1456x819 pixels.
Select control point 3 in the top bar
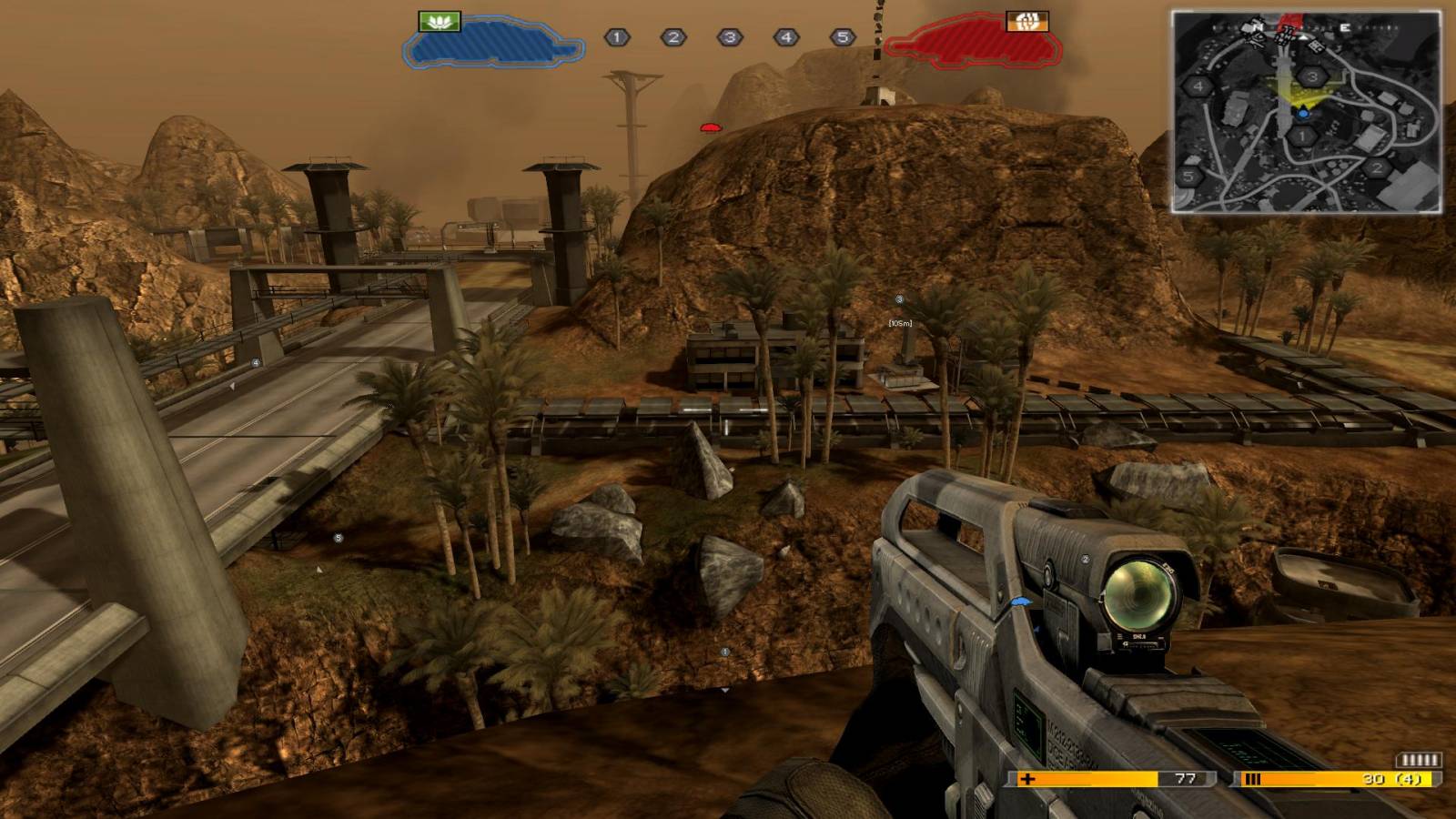pos(730,37)
